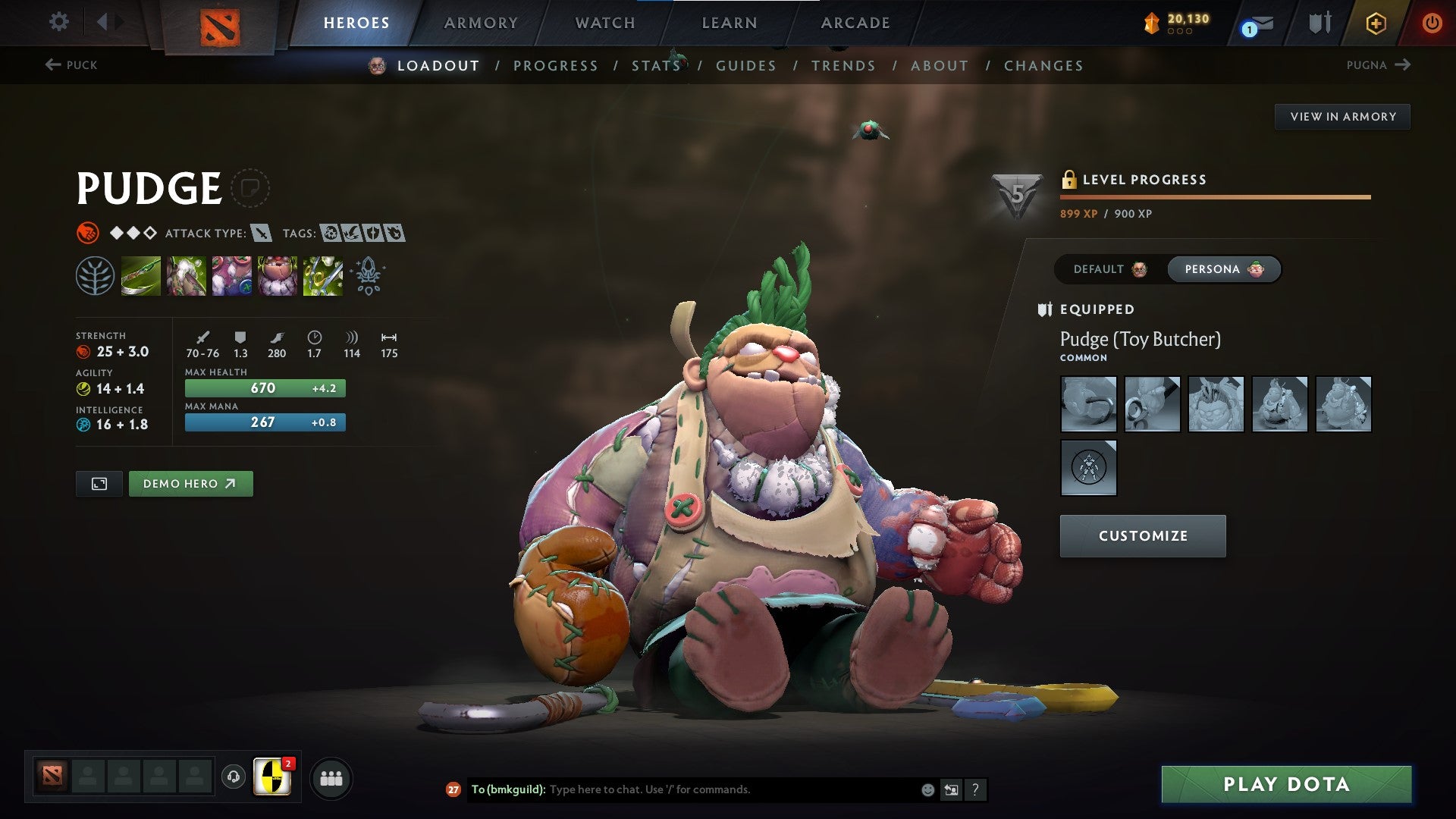Click the friends list icon near chat
1456x819 pixels.
coord(331,777)
